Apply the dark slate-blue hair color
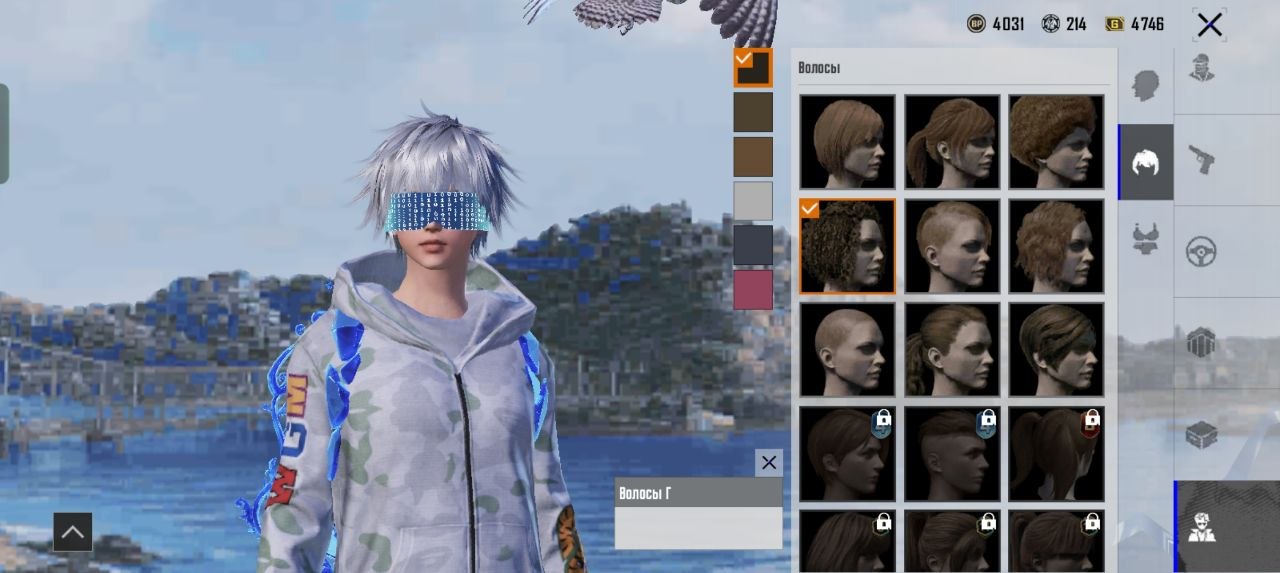Screen dimensions: 1280x573 click(x=753, y=245)
